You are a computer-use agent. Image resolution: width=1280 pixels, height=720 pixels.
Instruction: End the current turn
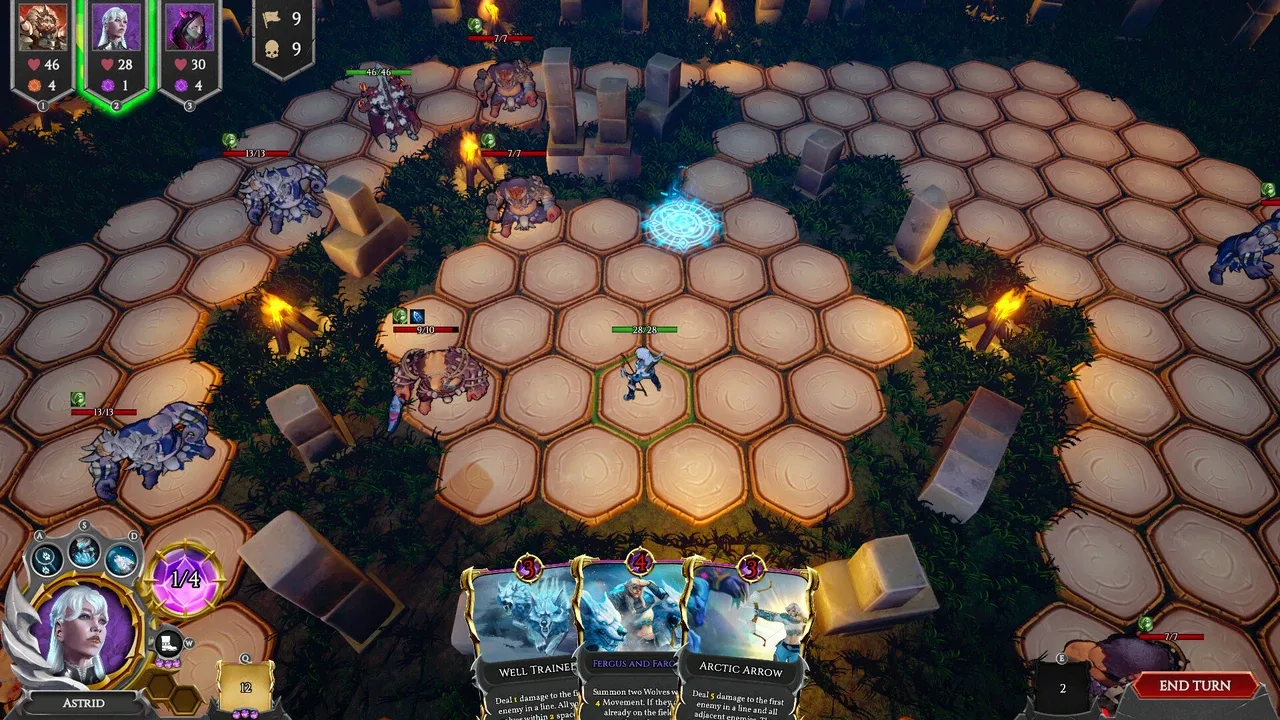tap(1194, 686)
